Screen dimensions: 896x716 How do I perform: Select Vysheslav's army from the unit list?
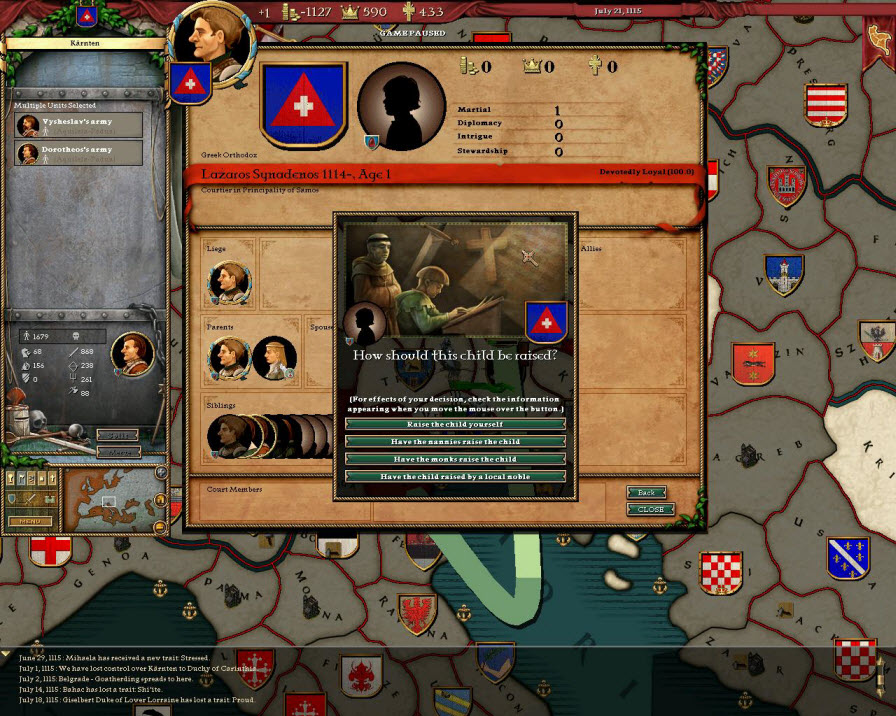click(x=78, y=125)
